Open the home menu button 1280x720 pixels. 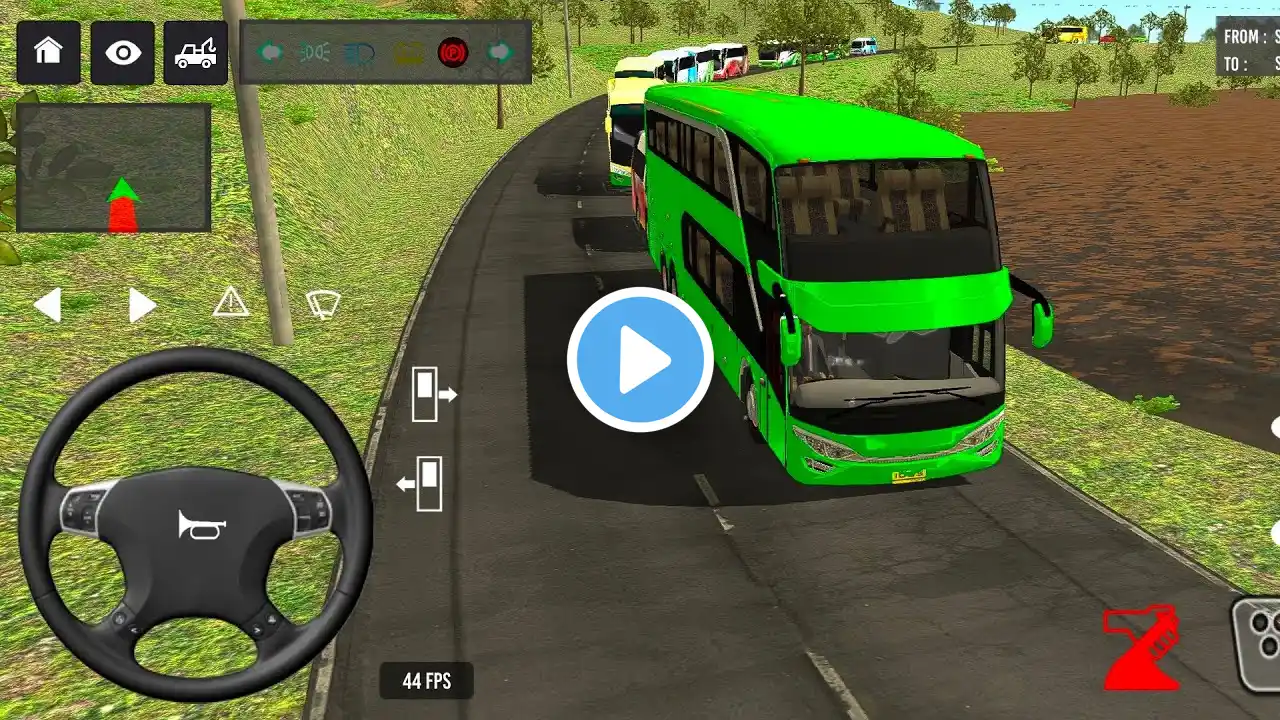click(x=48, y=53)
